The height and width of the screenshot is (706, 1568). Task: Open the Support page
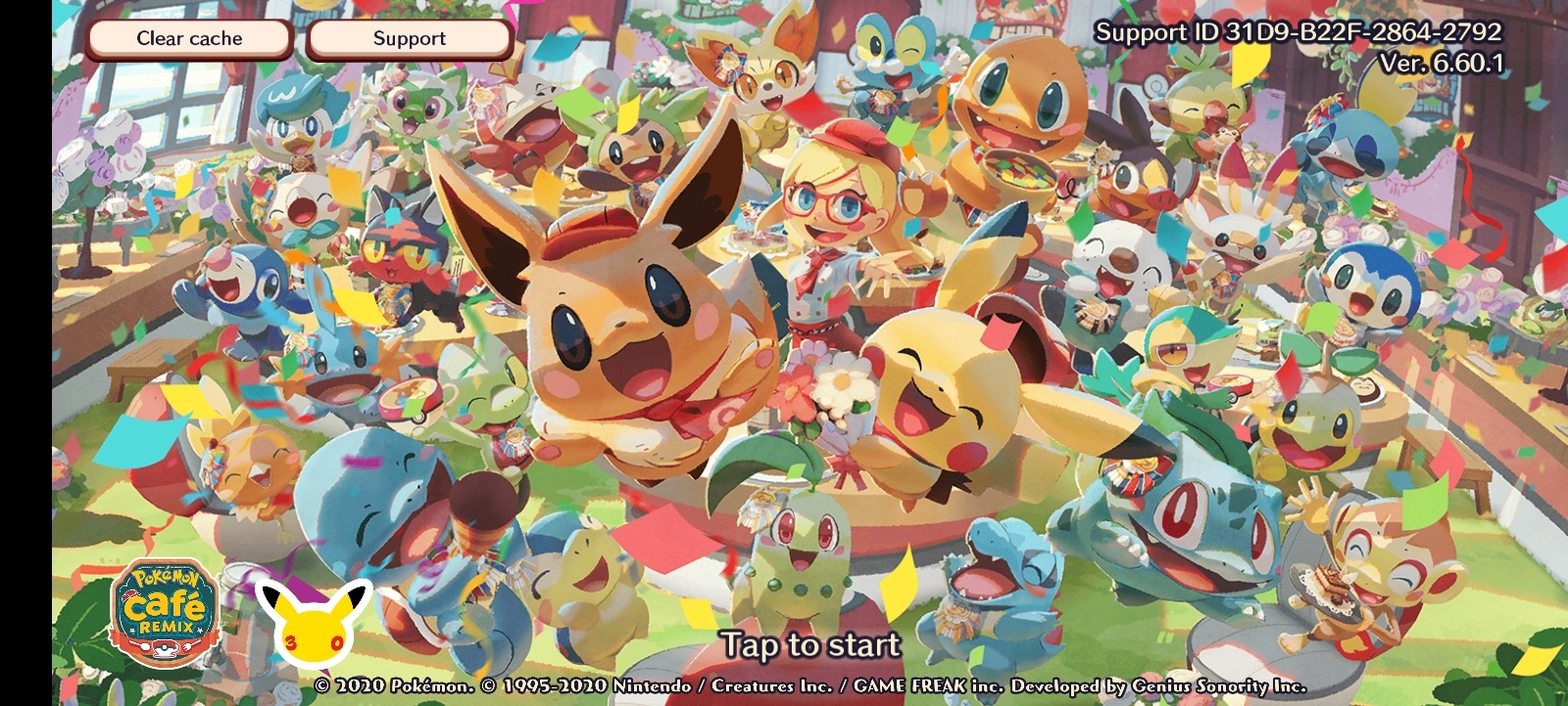pos(409,39)
